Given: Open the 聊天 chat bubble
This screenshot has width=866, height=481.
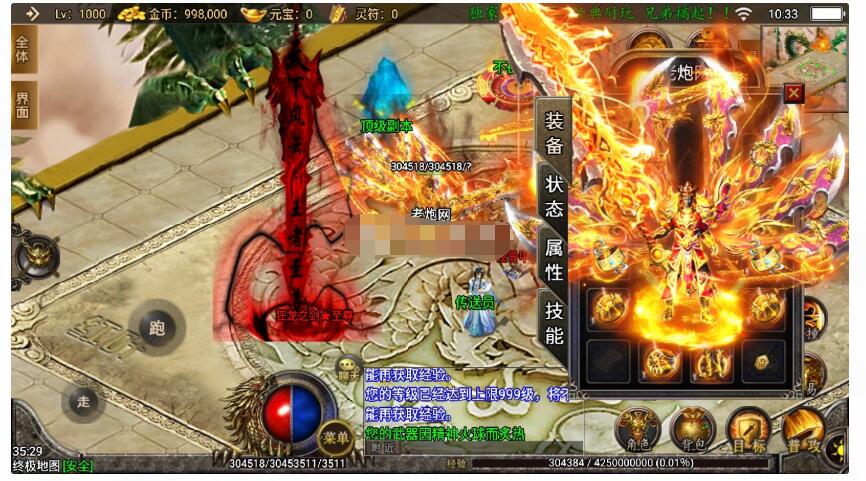Looking at the screenshot, I should tap(348, 368).
